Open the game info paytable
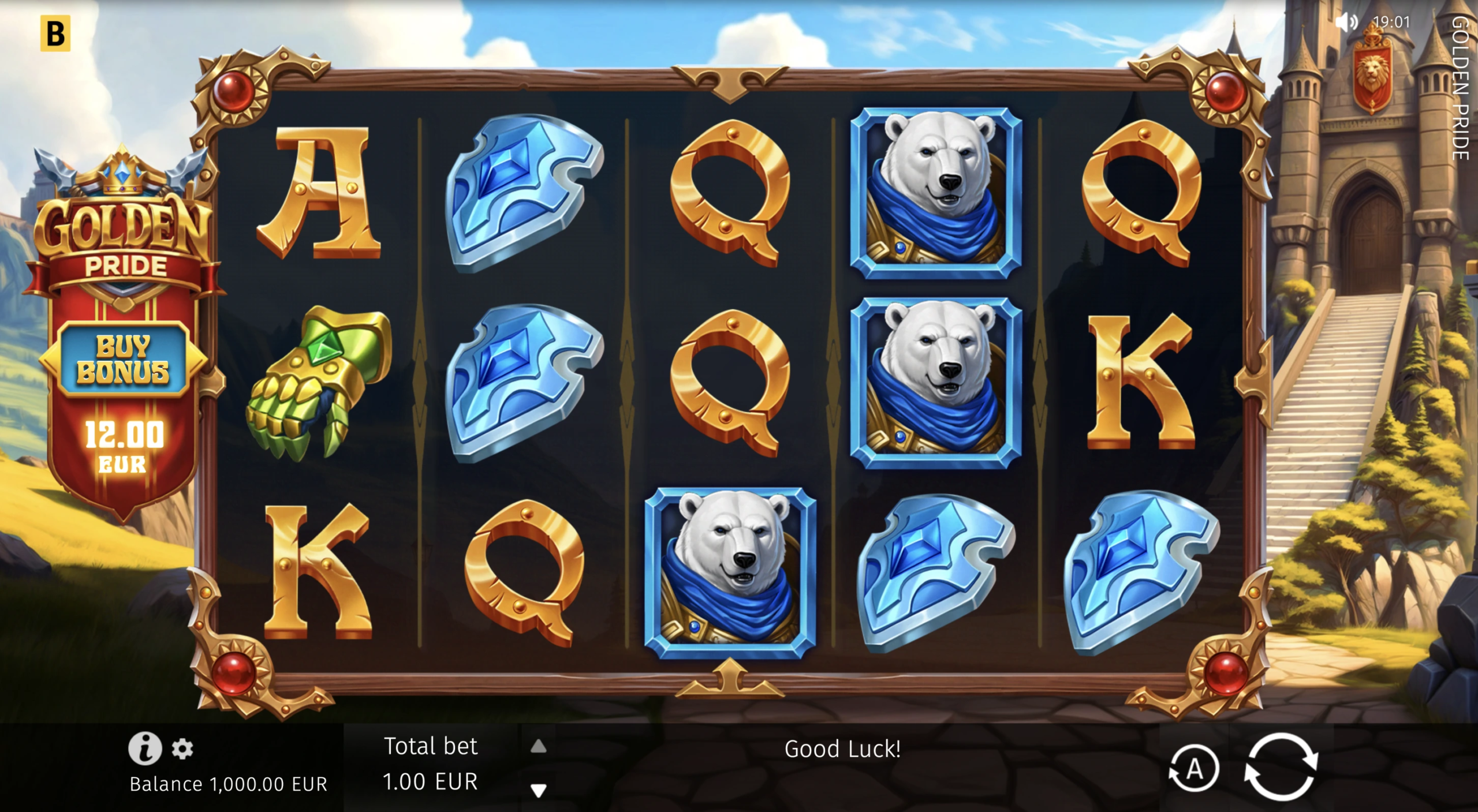 tap(144, 748)
